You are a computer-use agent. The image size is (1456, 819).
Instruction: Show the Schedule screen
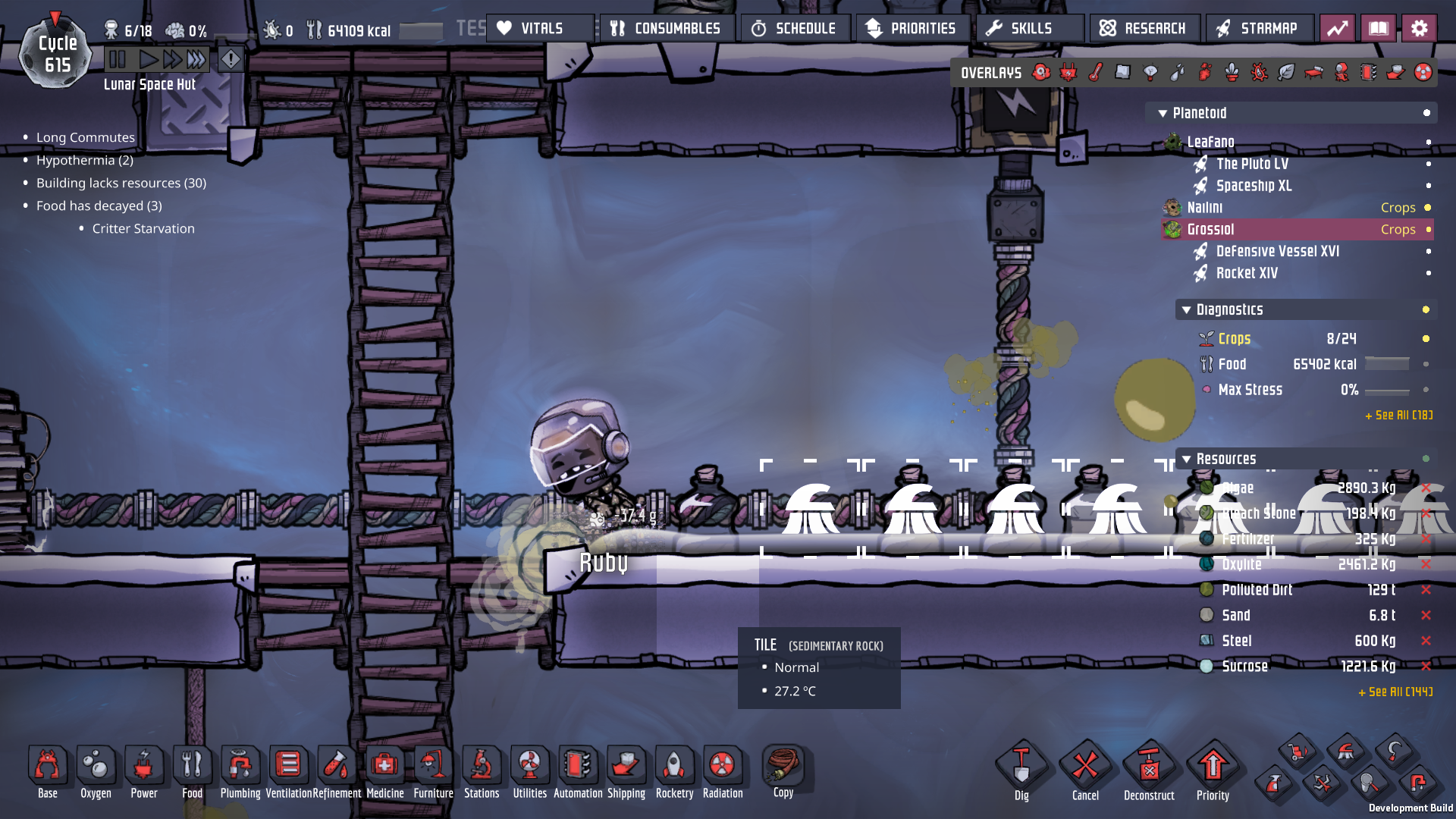[x=795, y=29]
